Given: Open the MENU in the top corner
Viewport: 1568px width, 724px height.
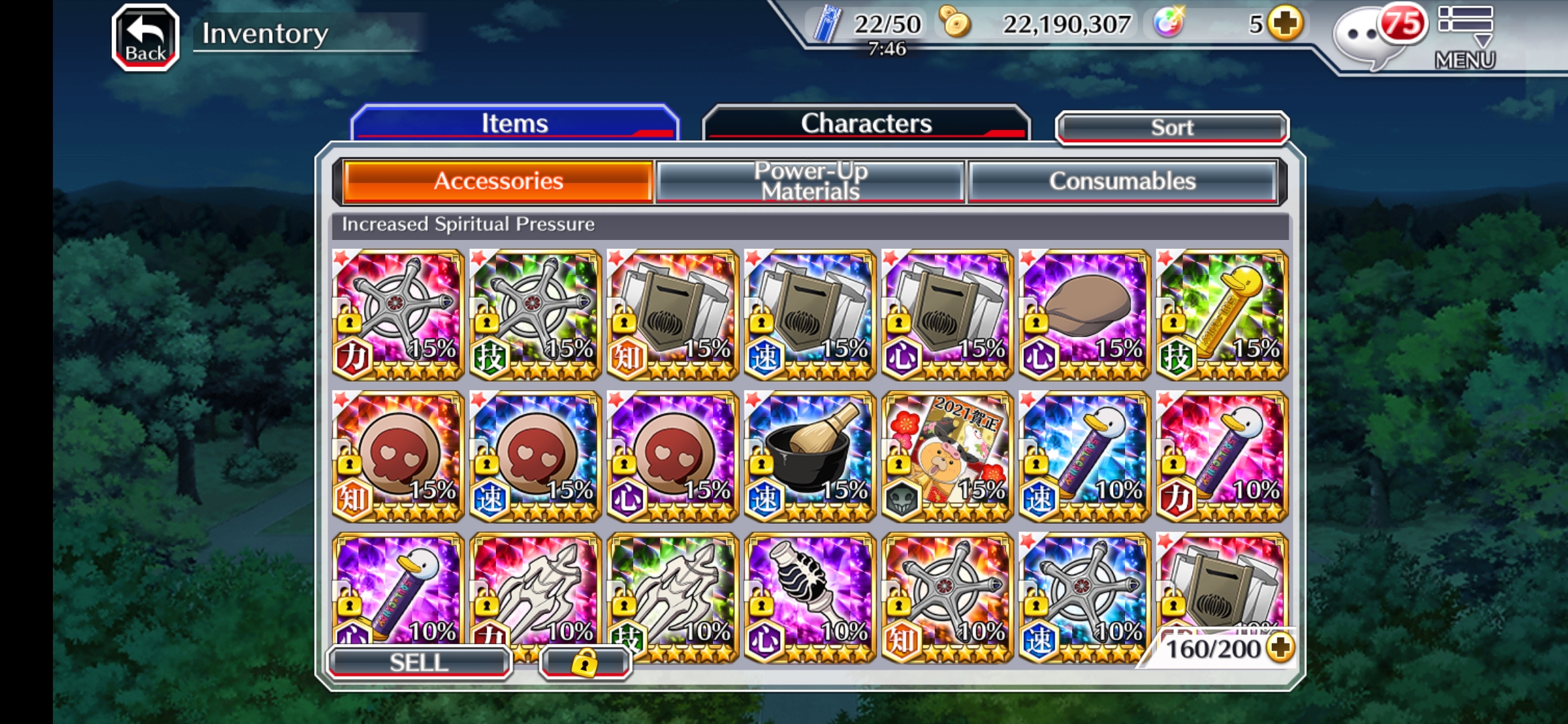Looking at the screenshot, I should (x=1465, y=38).
